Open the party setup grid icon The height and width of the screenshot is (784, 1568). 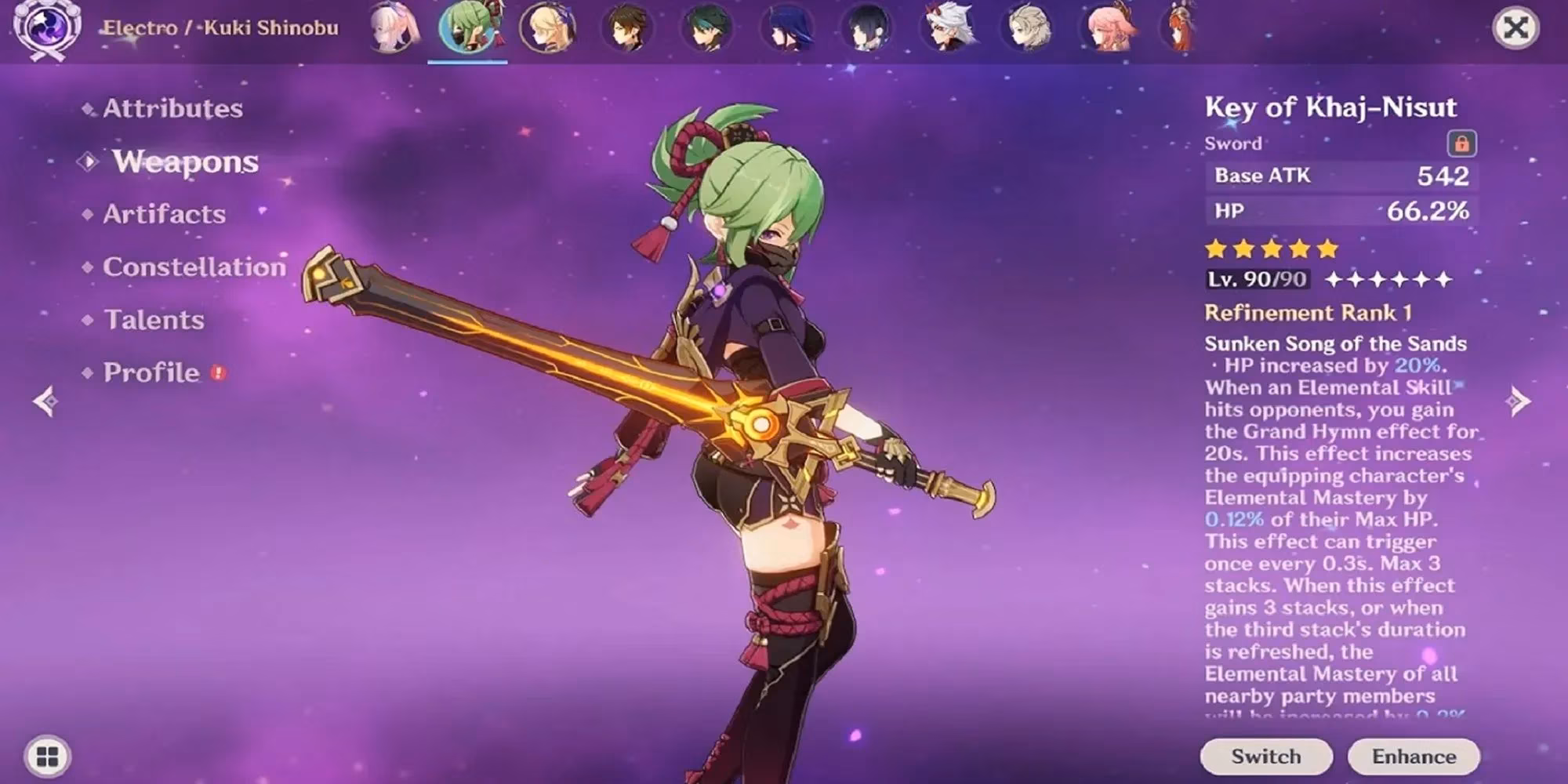(x=47, y=755)
